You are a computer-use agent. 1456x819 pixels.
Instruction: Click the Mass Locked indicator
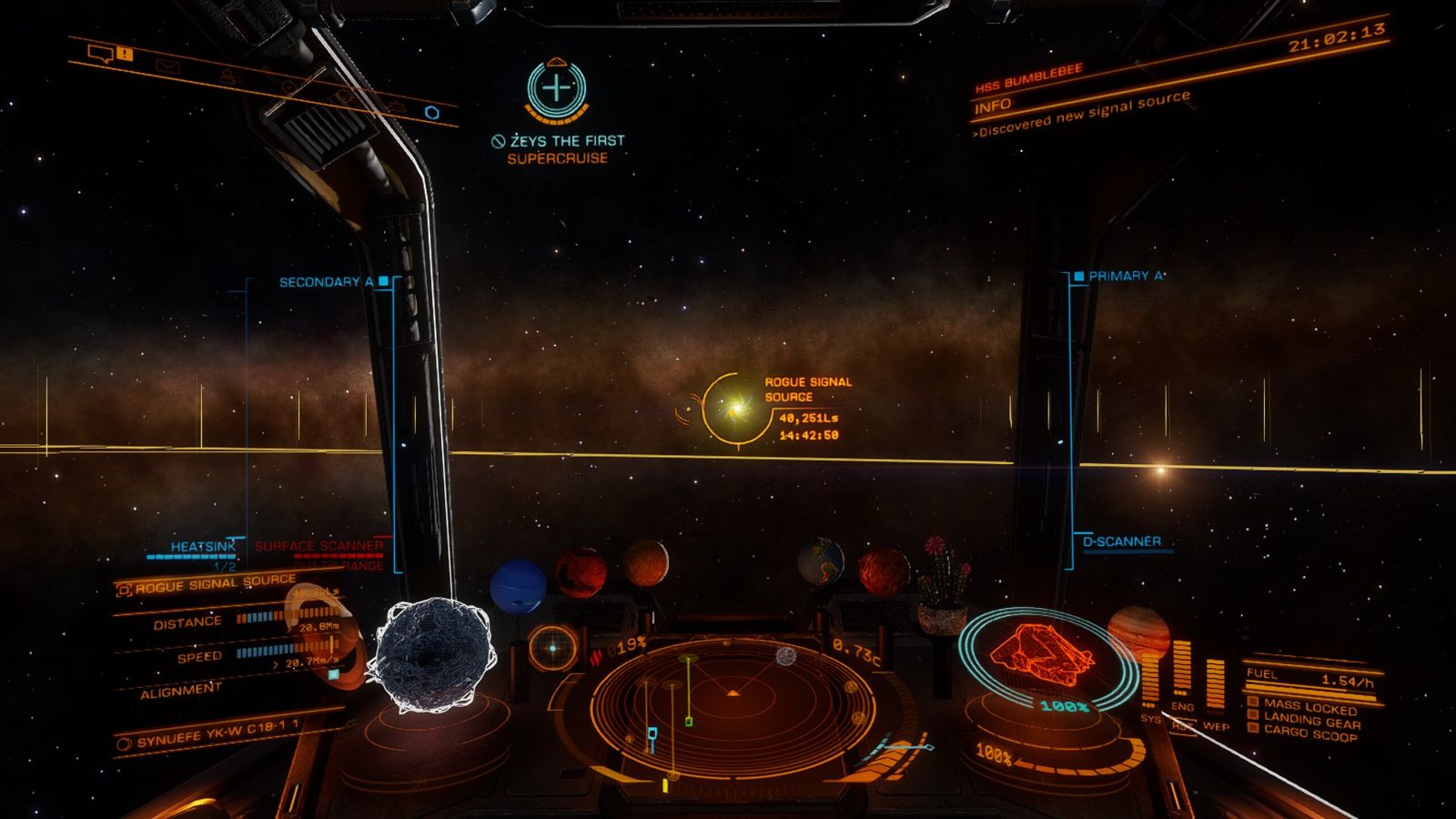(x=1309, y=707)
